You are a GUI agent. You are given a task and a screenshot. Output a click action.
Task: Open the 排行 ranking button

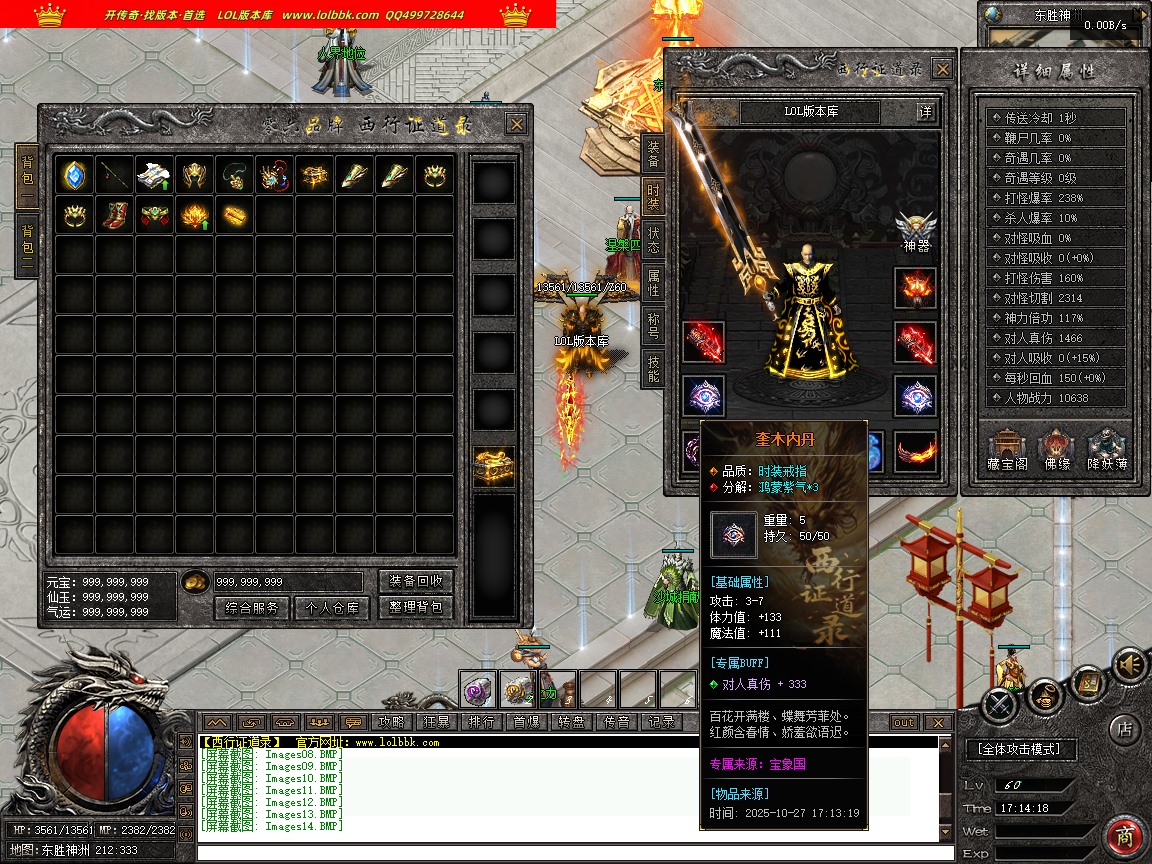click(481, 722)
